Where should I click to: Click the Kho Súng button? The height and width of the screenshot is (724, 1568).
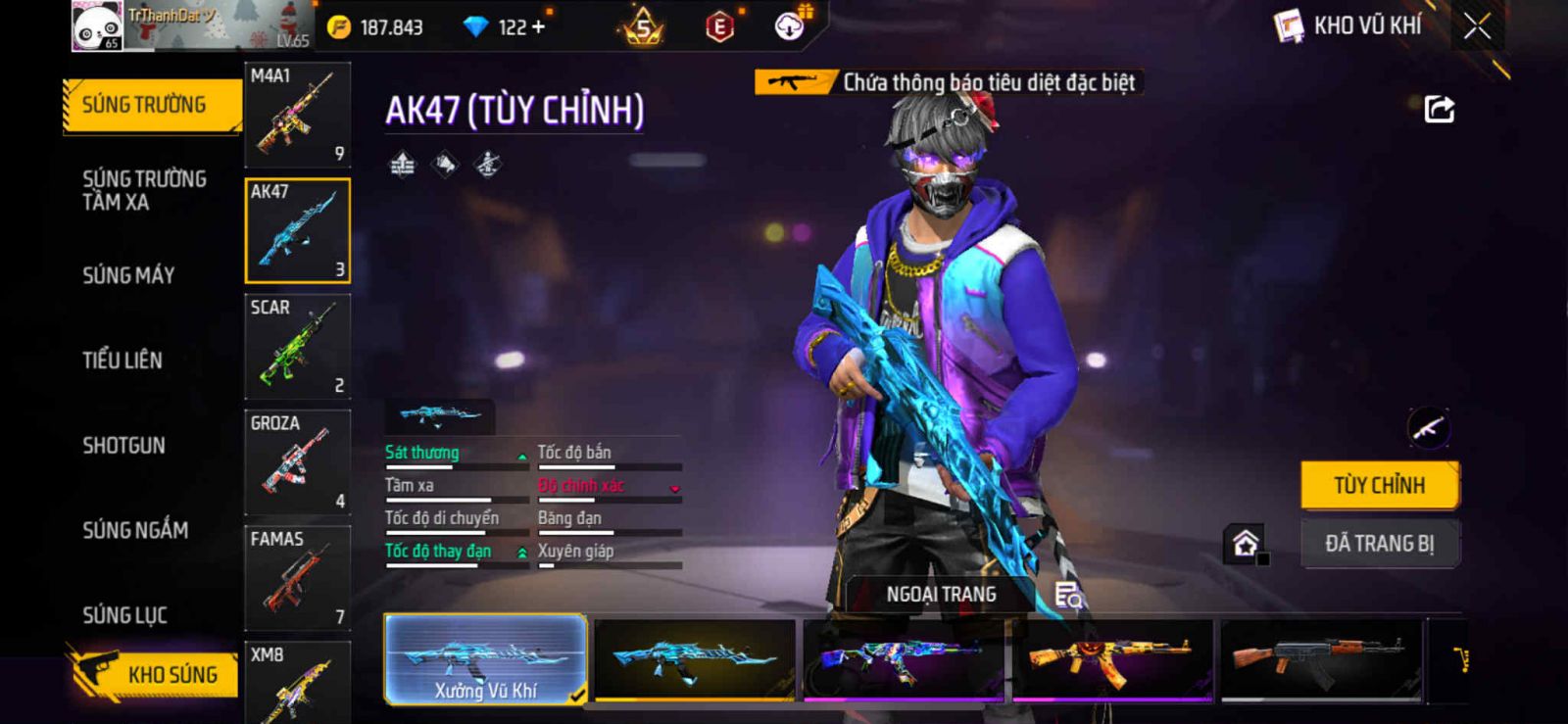point(155,674)
